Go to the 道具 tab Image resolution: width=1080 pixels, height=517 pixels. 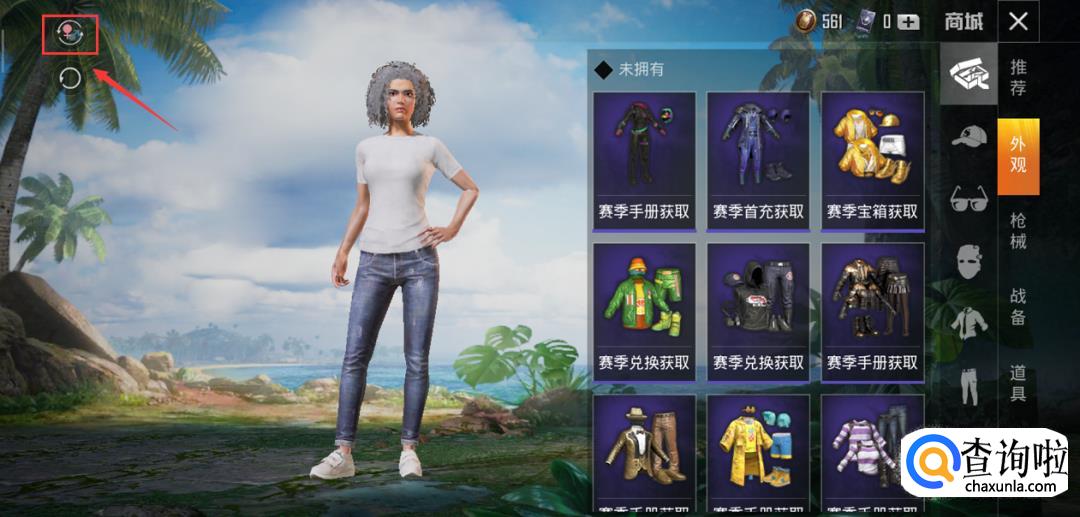pyautogui.click(x=1018, y=383)
